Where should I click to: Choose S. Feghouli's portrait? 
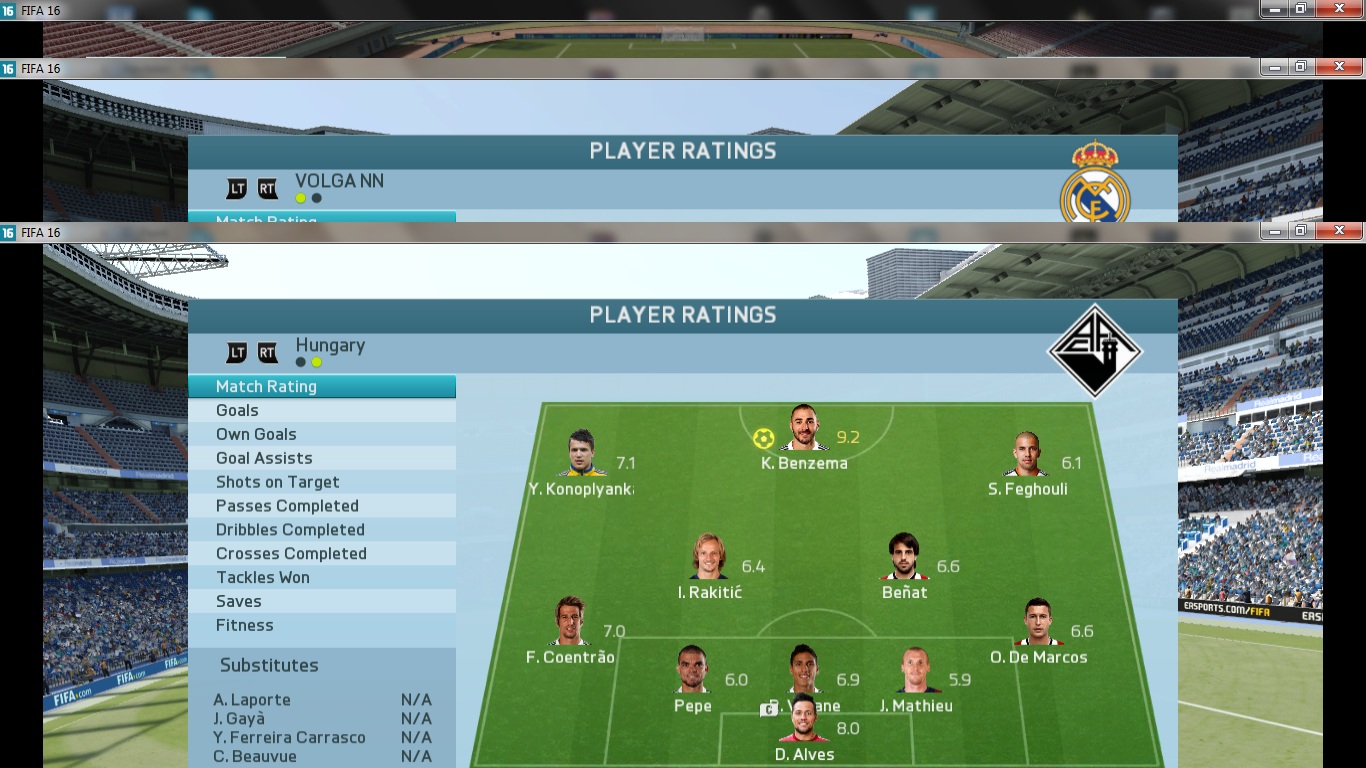tap(1027, 456)
